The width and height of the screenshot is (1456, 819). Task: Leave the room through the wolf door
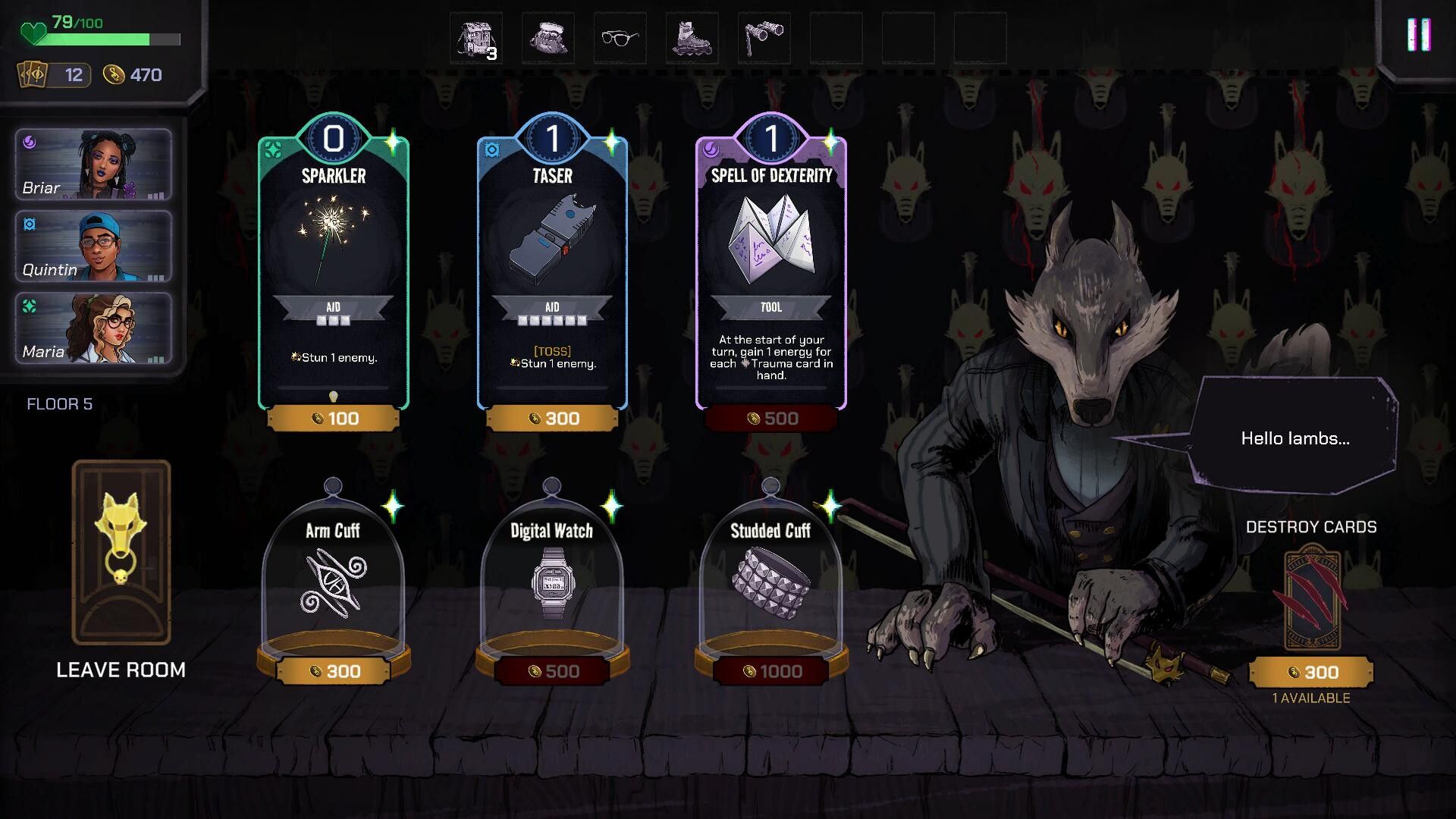[121, 554]
